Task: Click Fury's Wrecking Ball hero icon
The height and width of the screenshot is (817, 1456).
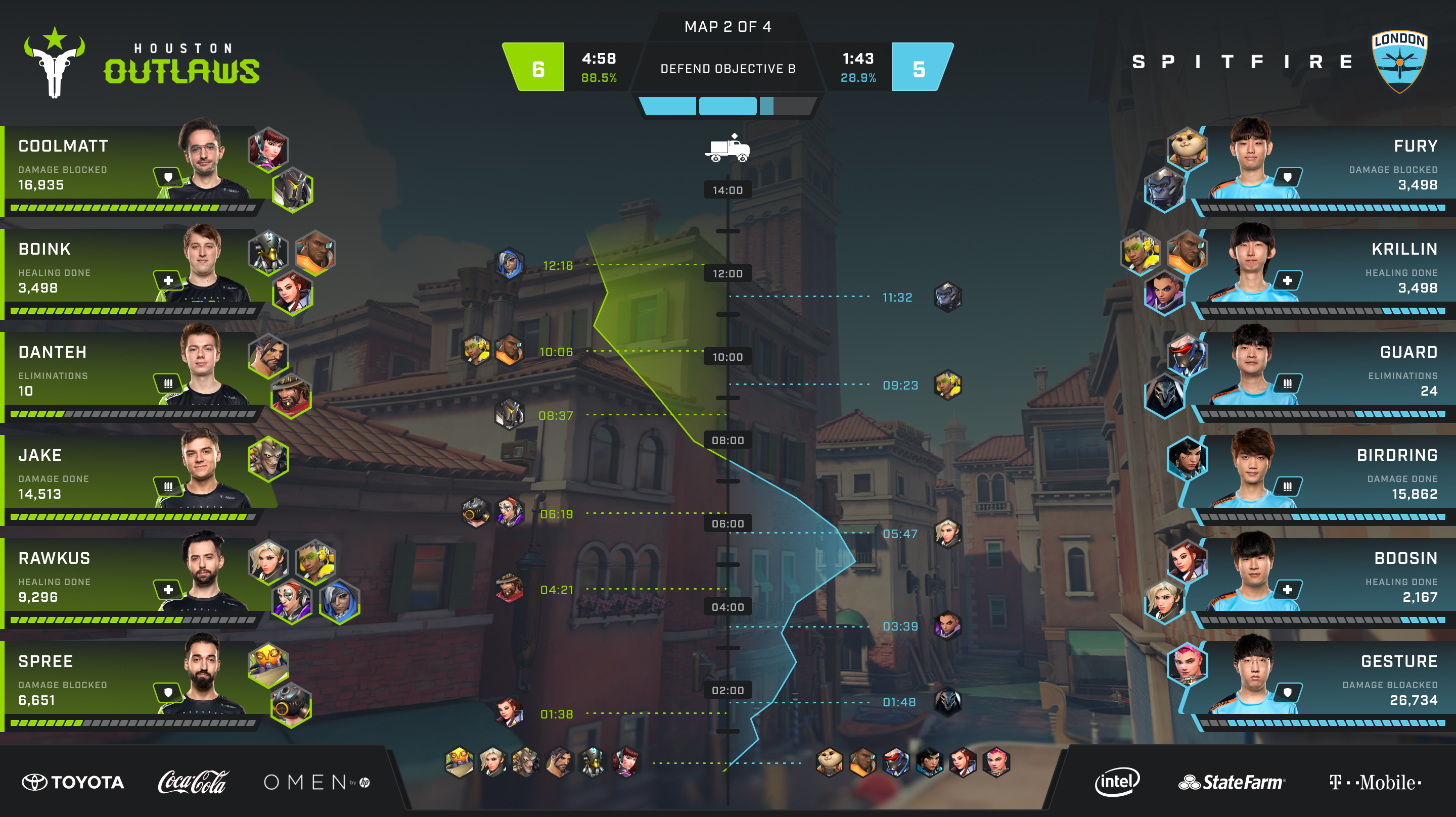Action: tap(1187, 148)
